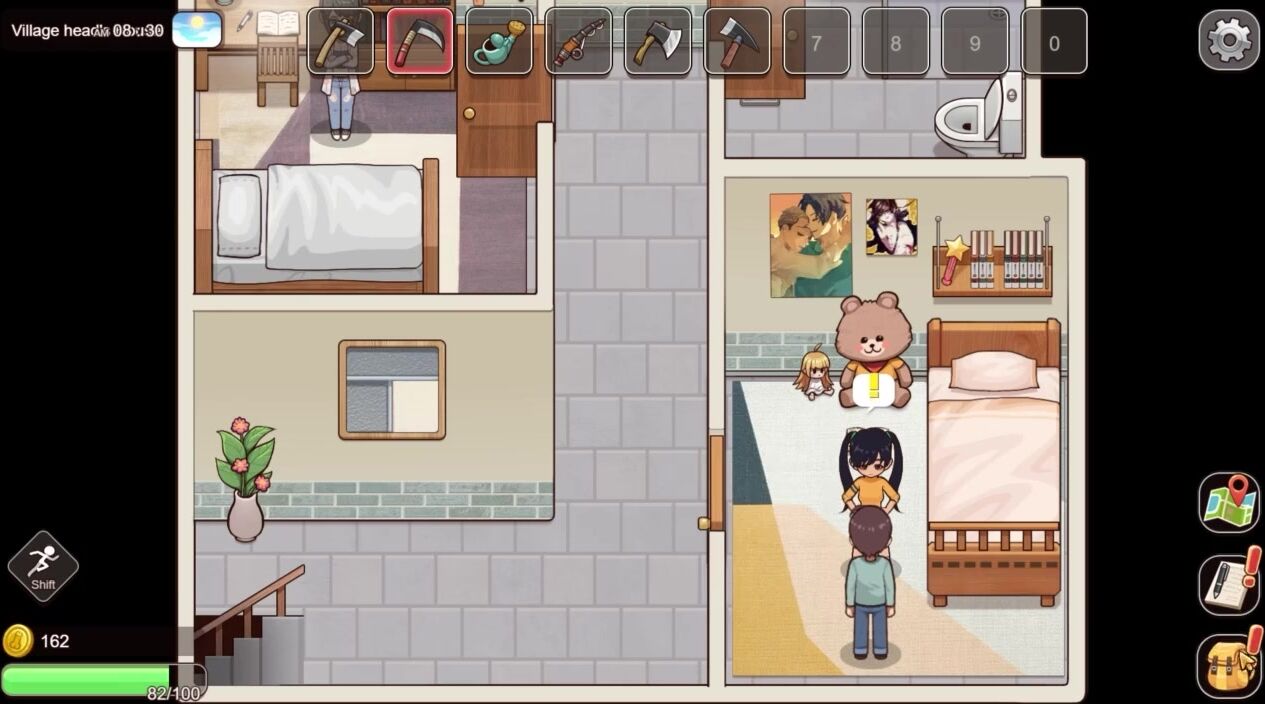
Task: Select the hoe in the hotbar
Action: pos(340,42)
